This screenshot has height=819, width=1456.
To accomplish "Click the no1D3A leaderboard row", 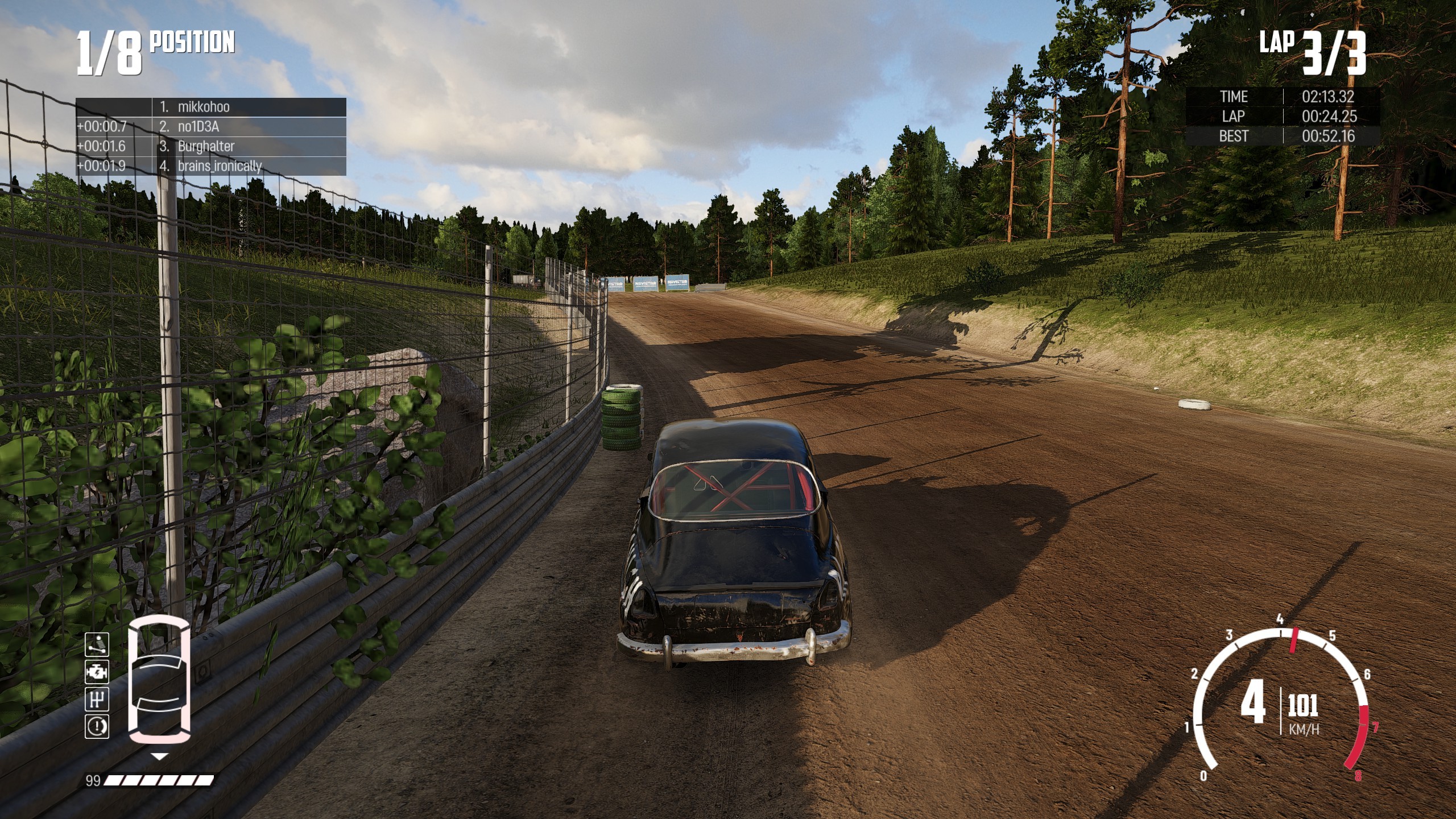I will [211, 127].
